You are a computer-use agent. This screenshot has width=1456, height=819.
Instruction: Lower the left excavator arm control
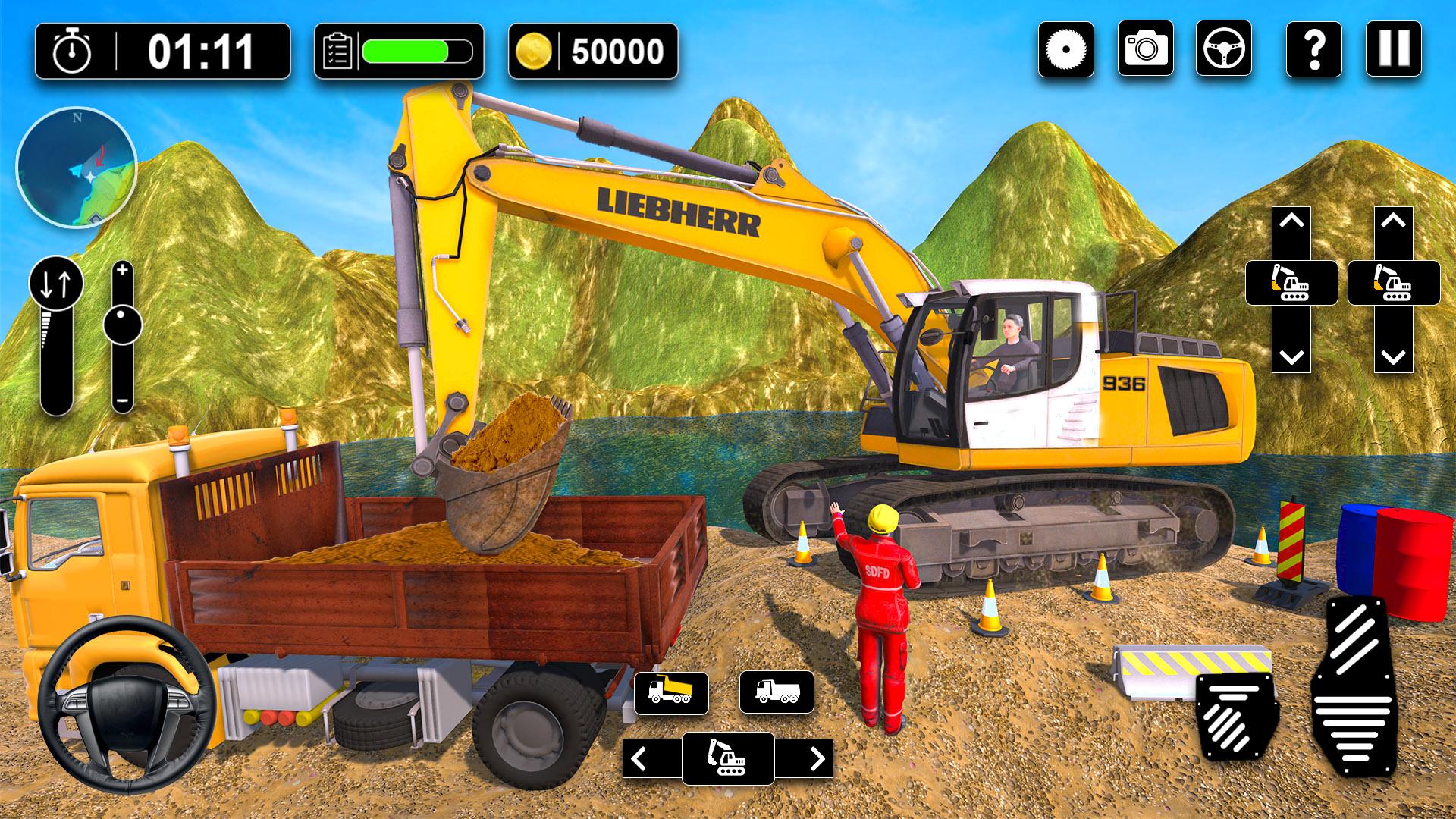[x=1291, y=355]
